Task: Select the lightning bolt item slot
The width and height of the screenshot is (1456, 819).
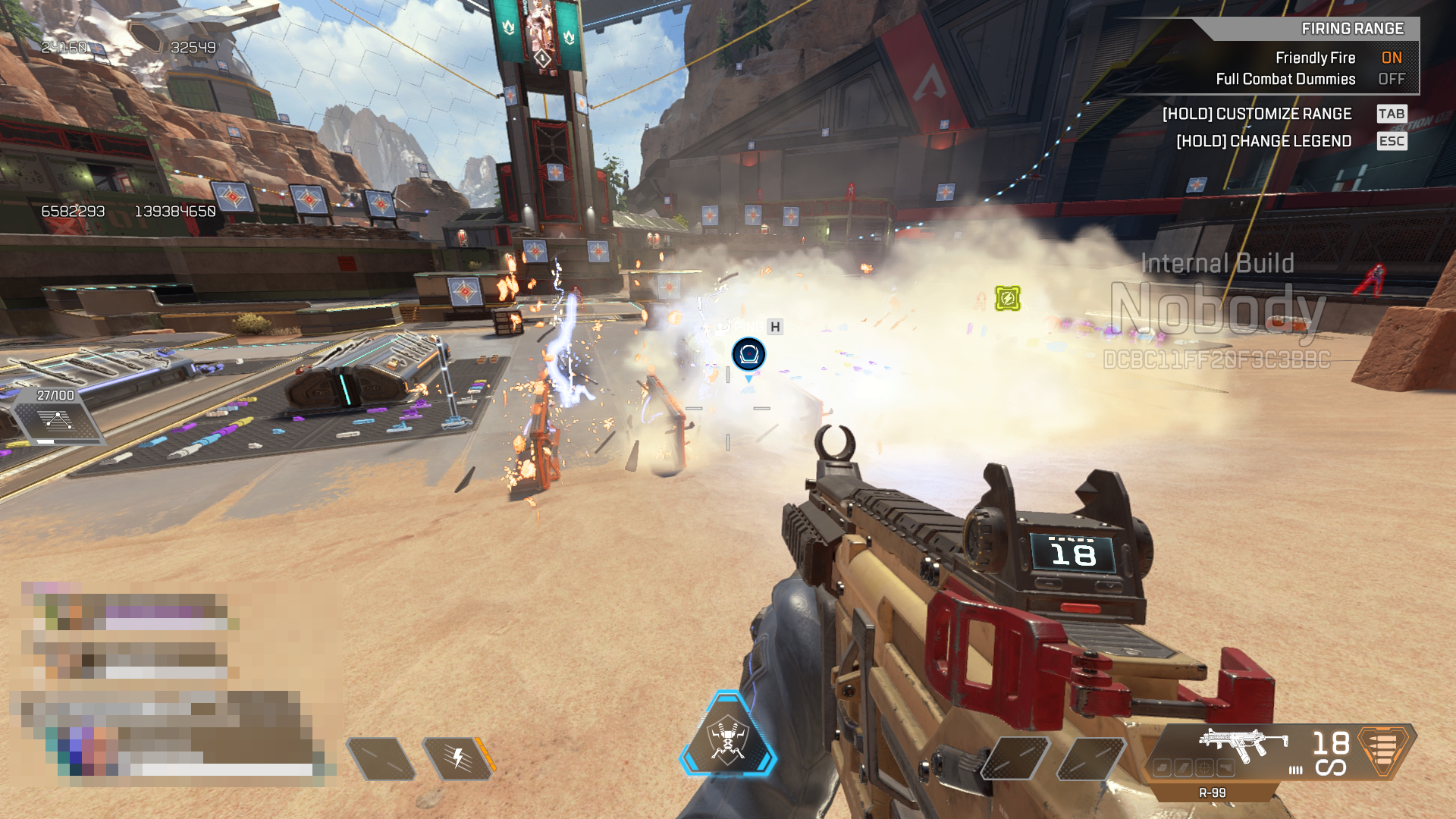Action: click(458, 758)
